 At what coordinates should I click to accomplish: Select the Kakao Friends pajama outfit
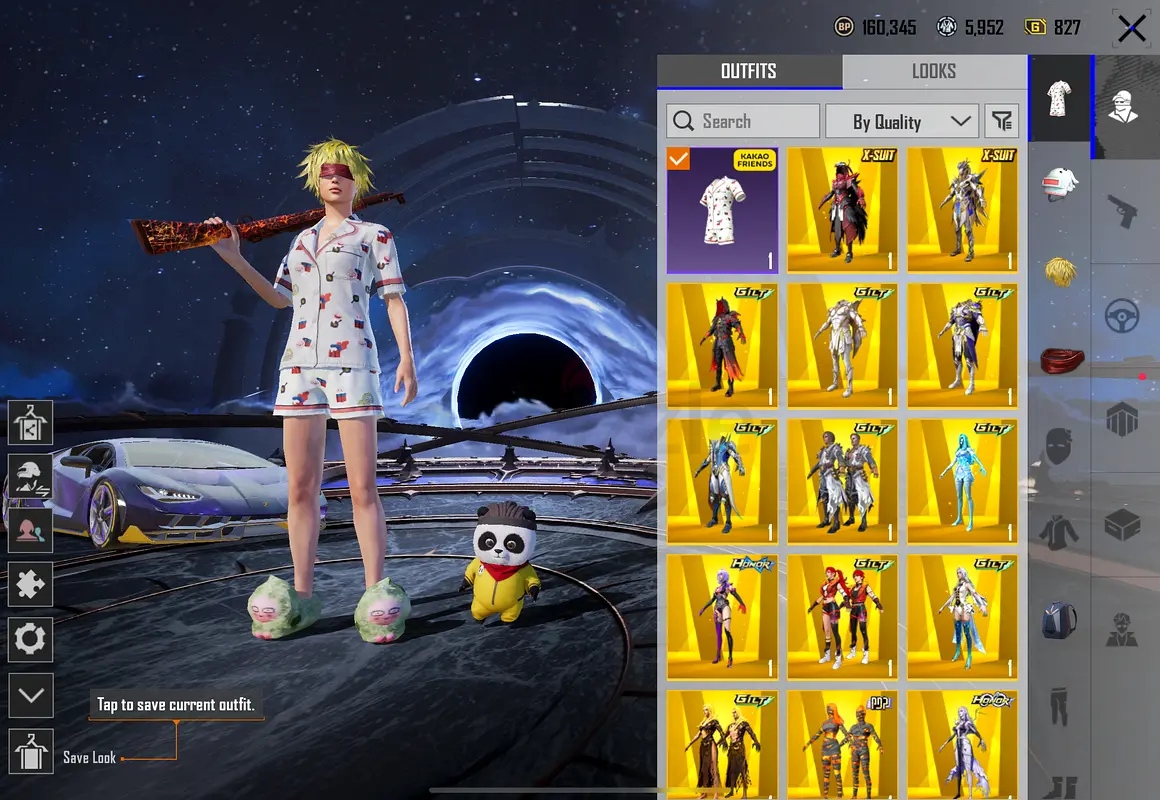(x=722, y=211)
